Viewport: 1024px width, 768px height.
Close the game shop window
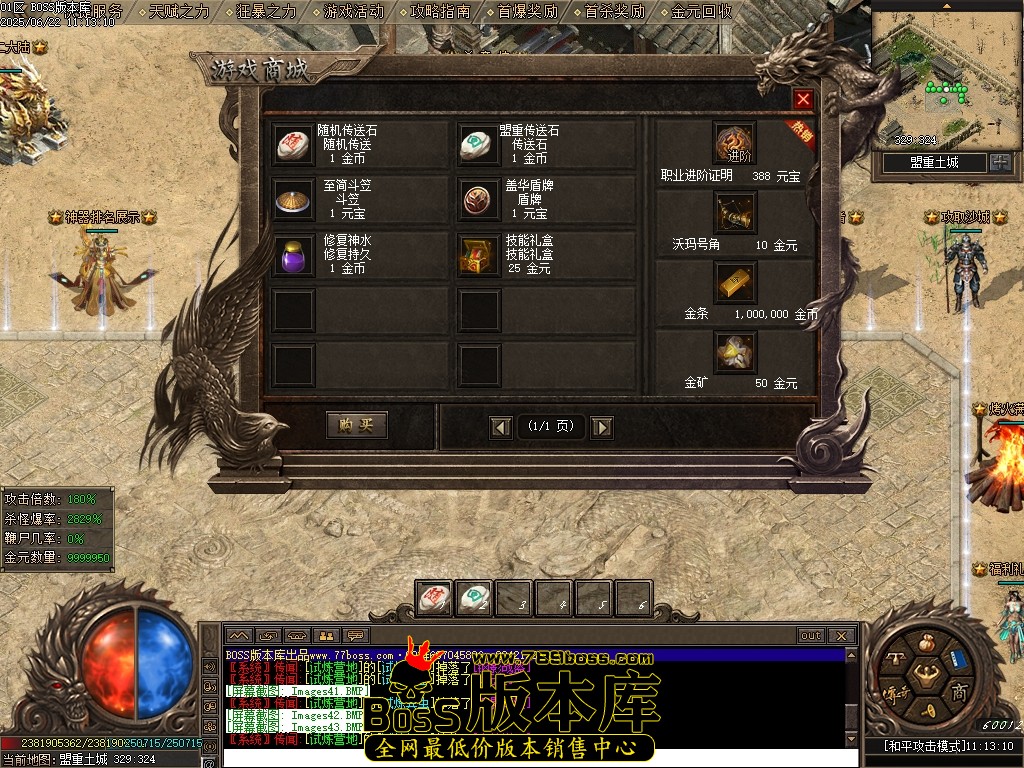(x=803, y=100)
